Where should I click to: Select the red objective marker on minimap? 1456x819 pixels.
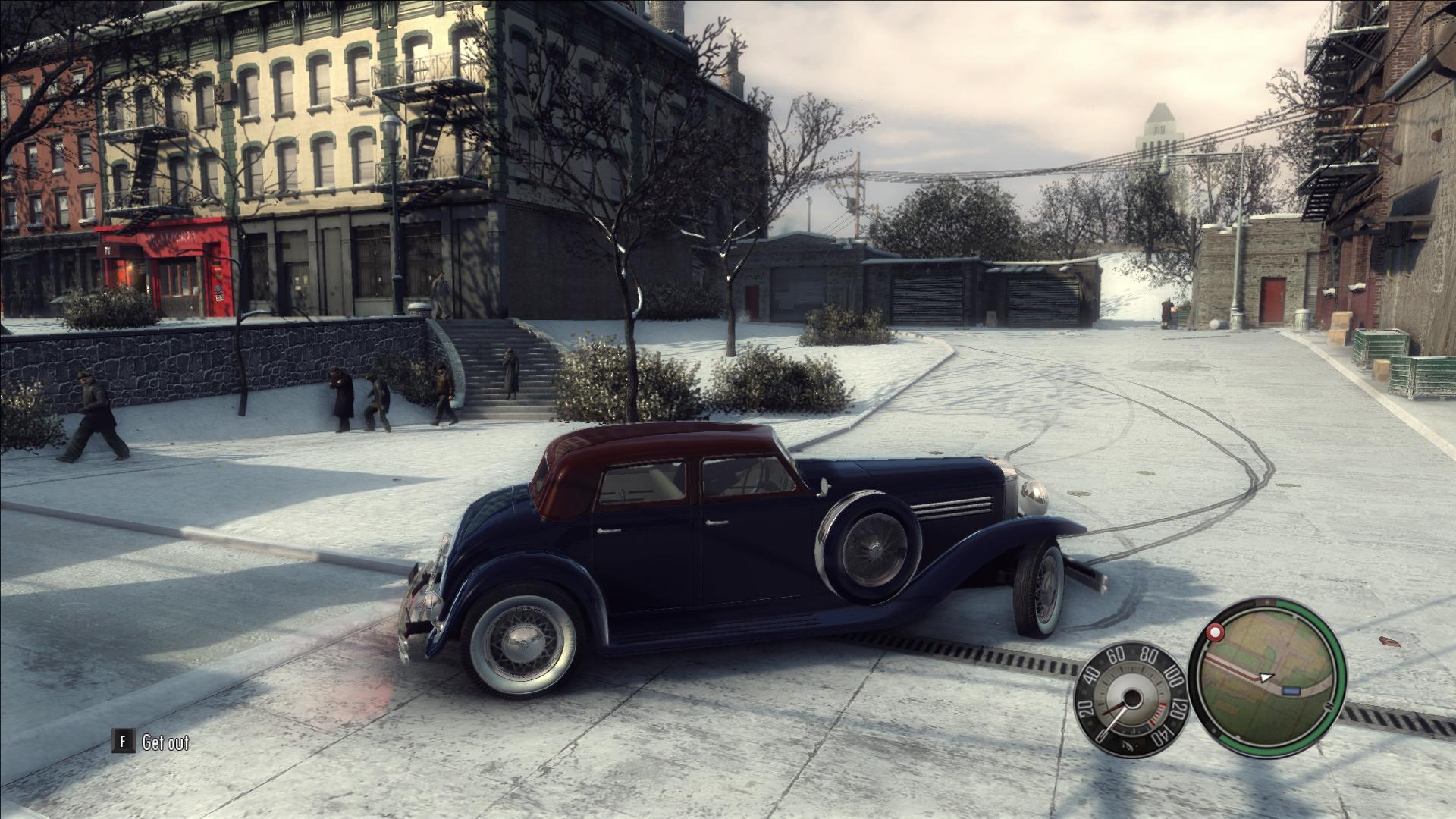pyautogui.click(x=1216, y=632)
